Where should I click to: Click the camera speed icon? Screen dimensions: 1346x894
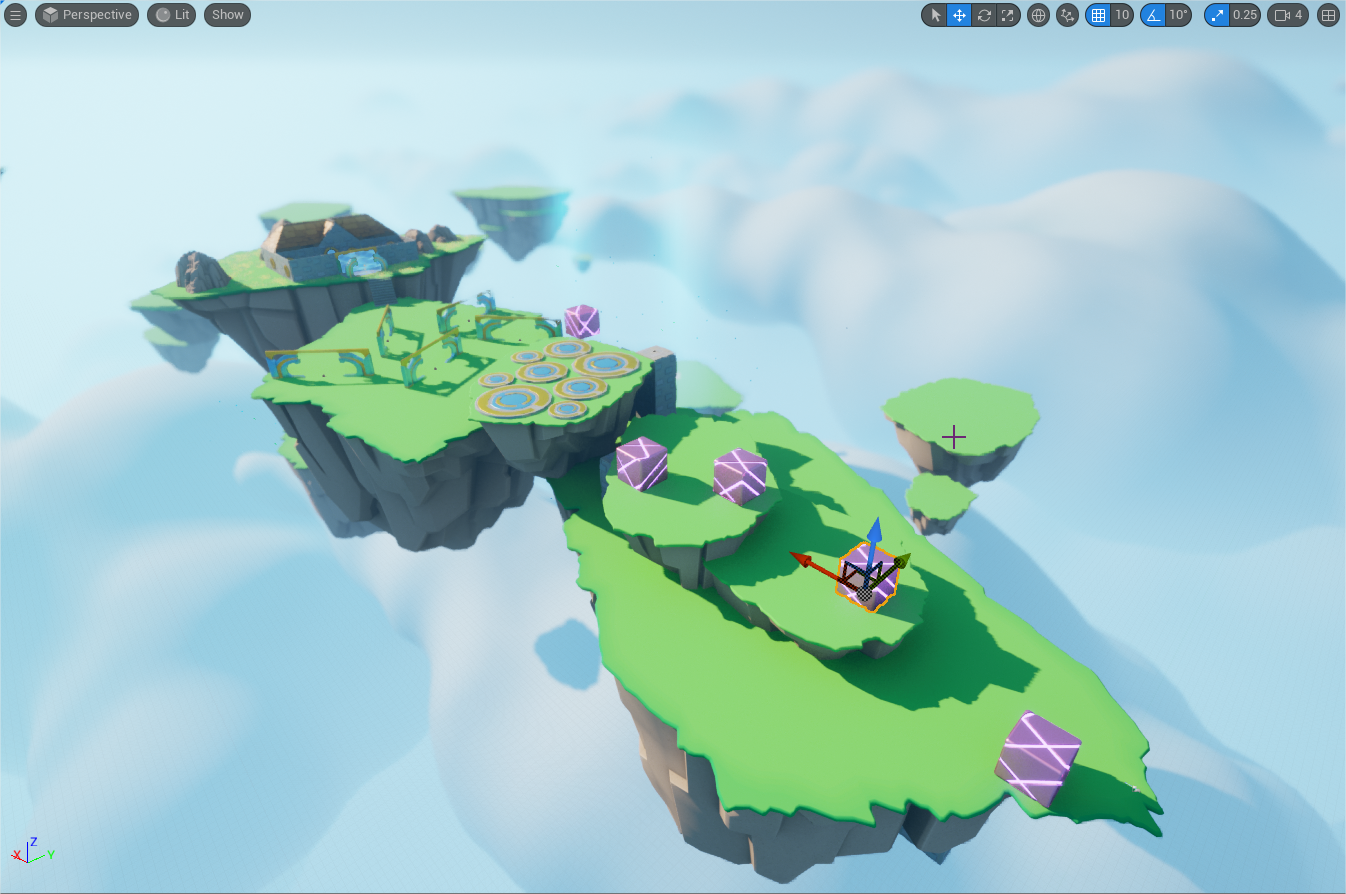point(1287,15)
